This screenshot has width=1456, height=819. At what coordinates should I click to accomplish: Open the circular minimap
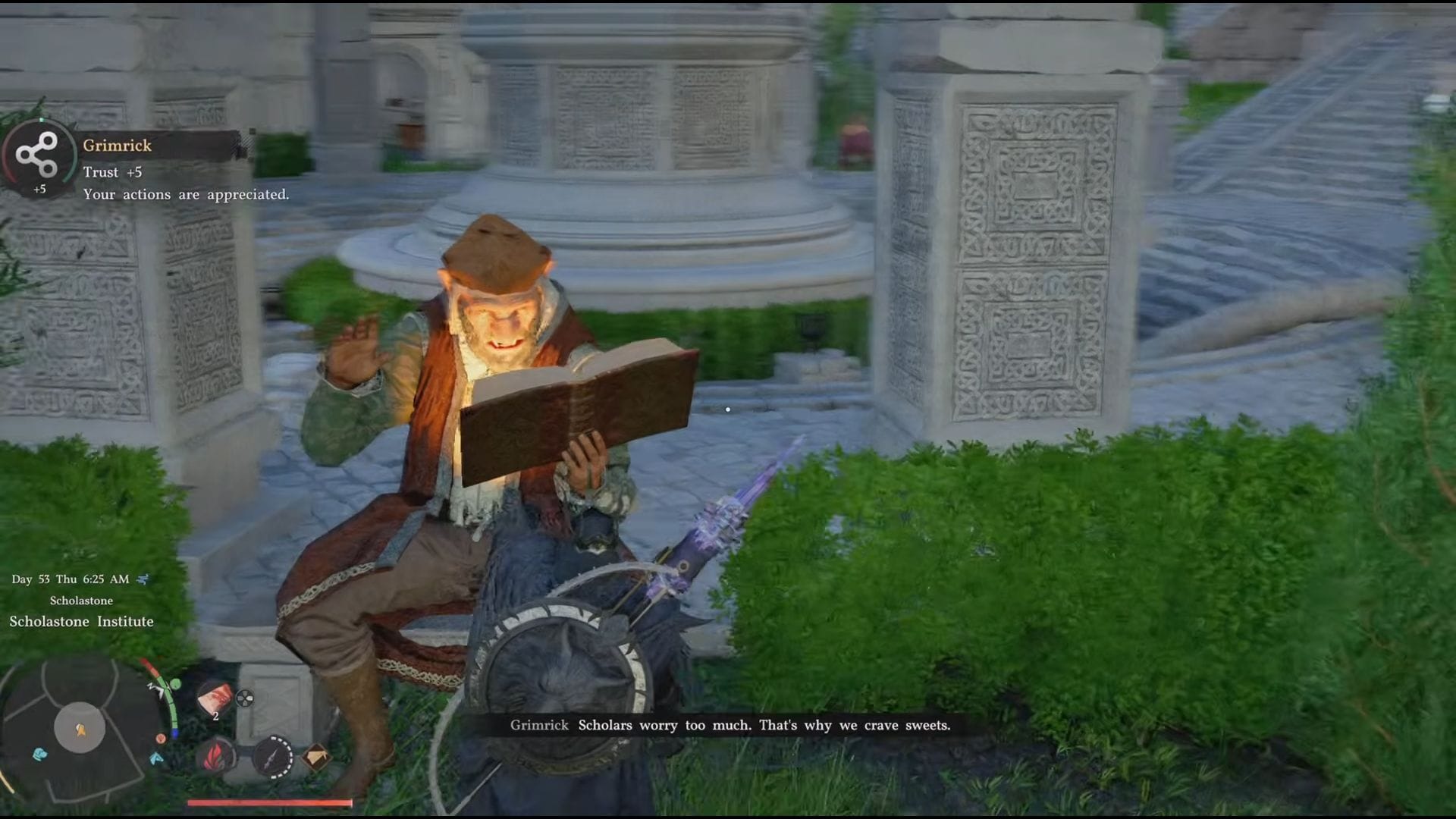[80, 728]
